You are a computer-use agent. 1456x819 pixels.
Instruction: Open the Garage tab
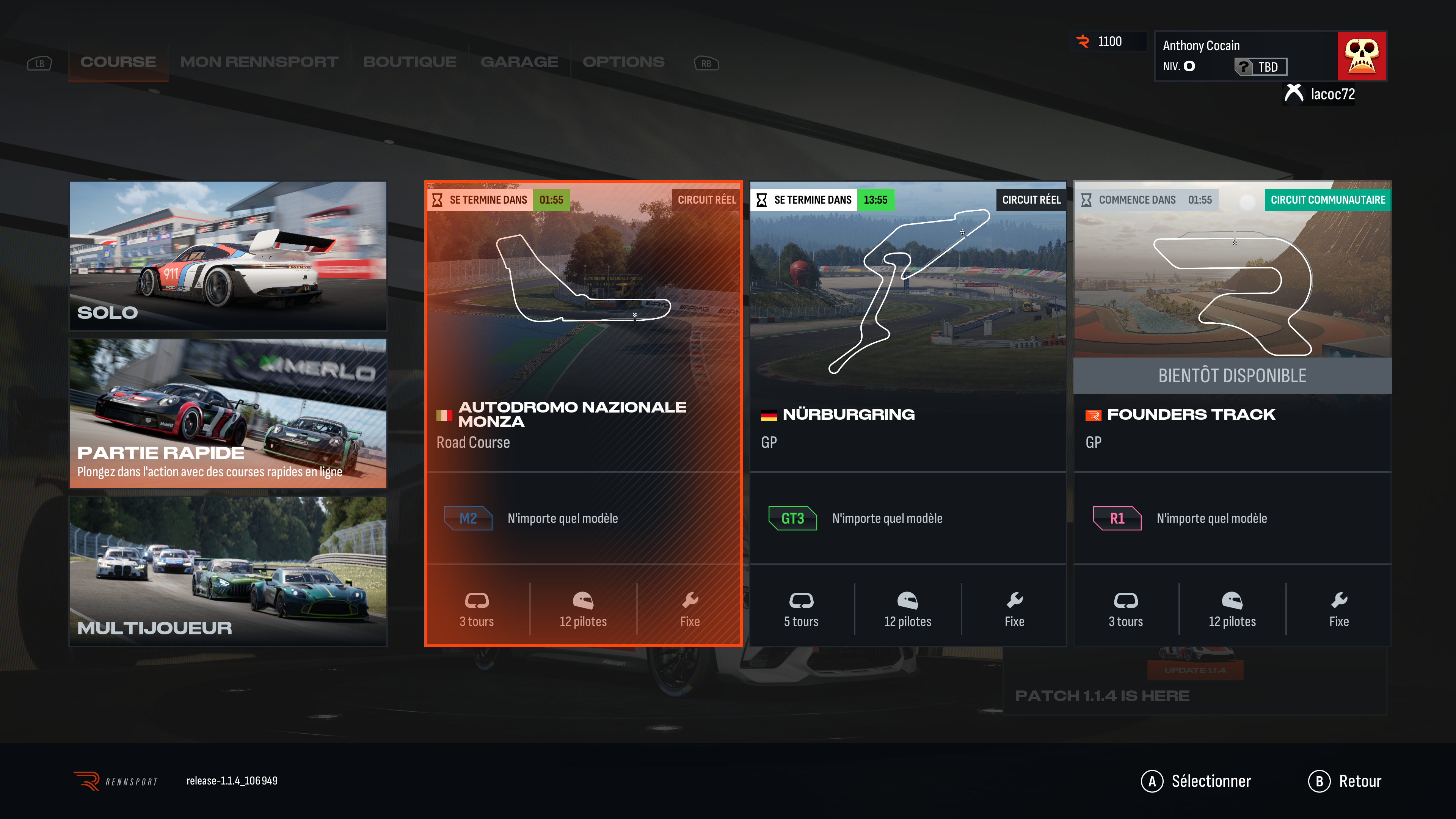pyautogui.click(x=519, y=62)
